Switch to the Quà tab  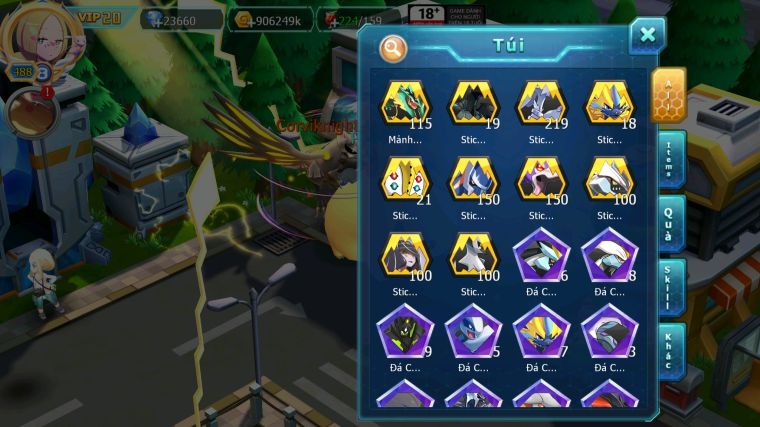[670, 224]
